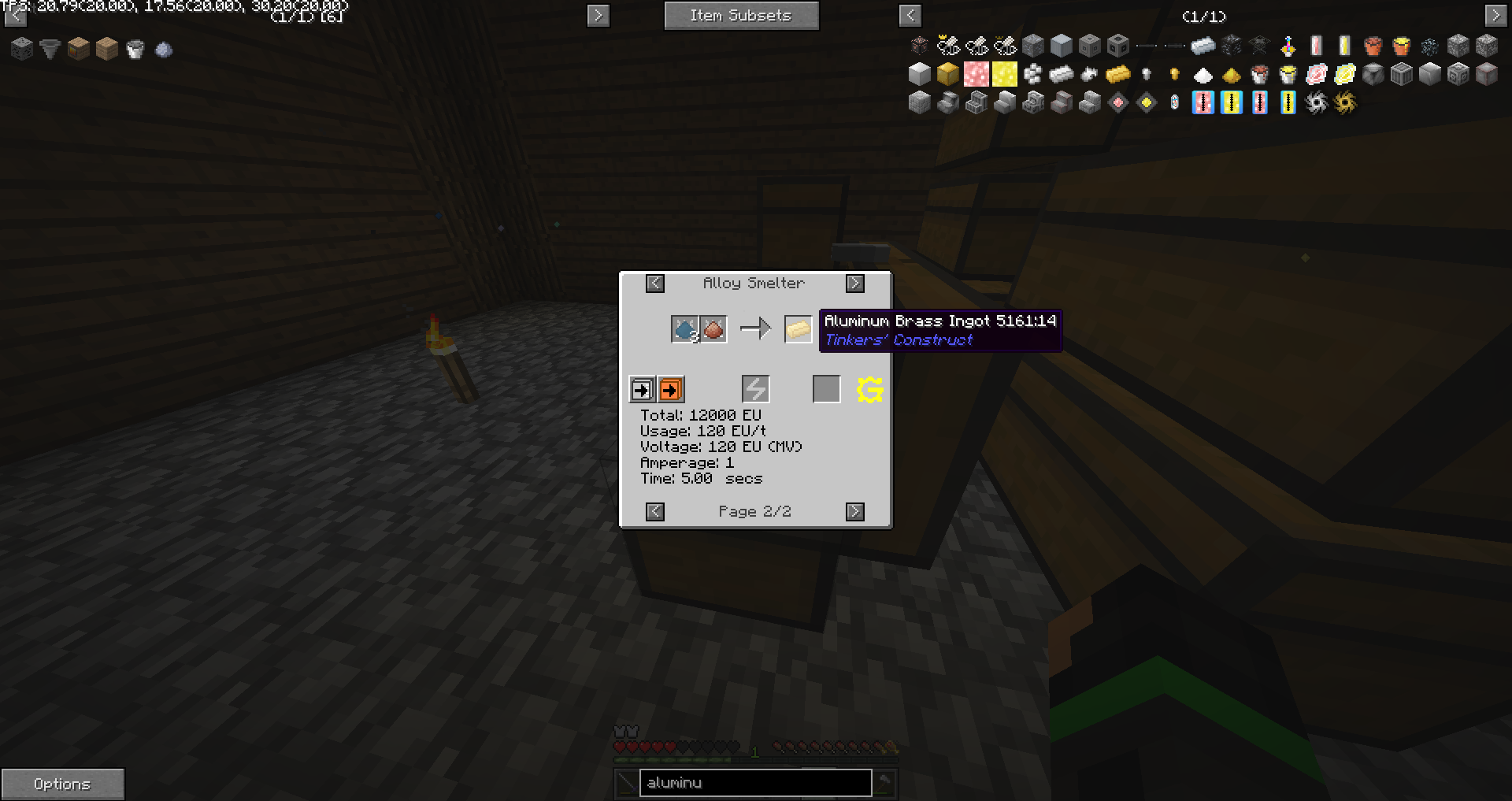The width and height of the screenshot is (1512, 801).
Task: Select the Aluminum Brass Ingot output slot
Action: click(798, 329)
